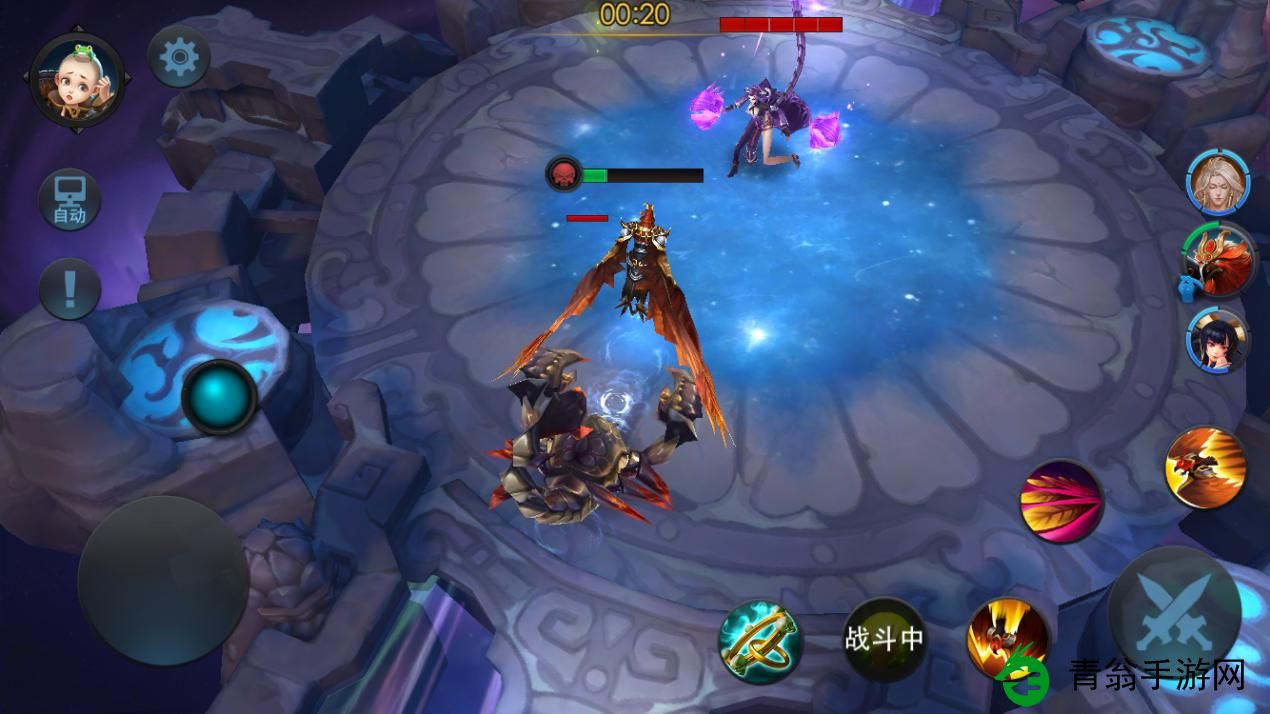Open the exclamation mark alert button

pyautogui.click(x=70, y=289)
